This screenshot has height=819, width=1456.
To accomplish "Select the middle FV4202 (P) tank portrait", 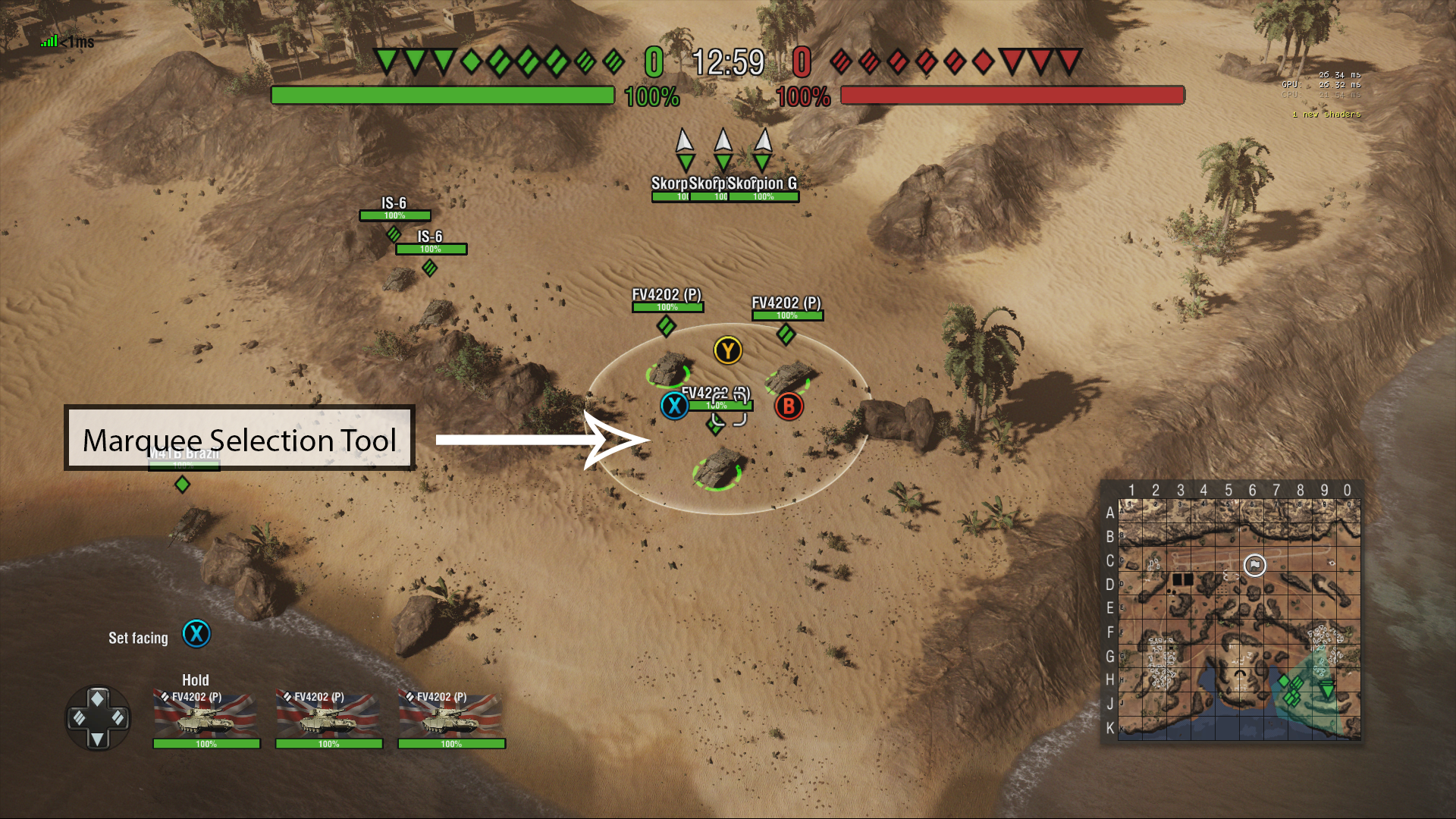I will click(x=328, y=719).
